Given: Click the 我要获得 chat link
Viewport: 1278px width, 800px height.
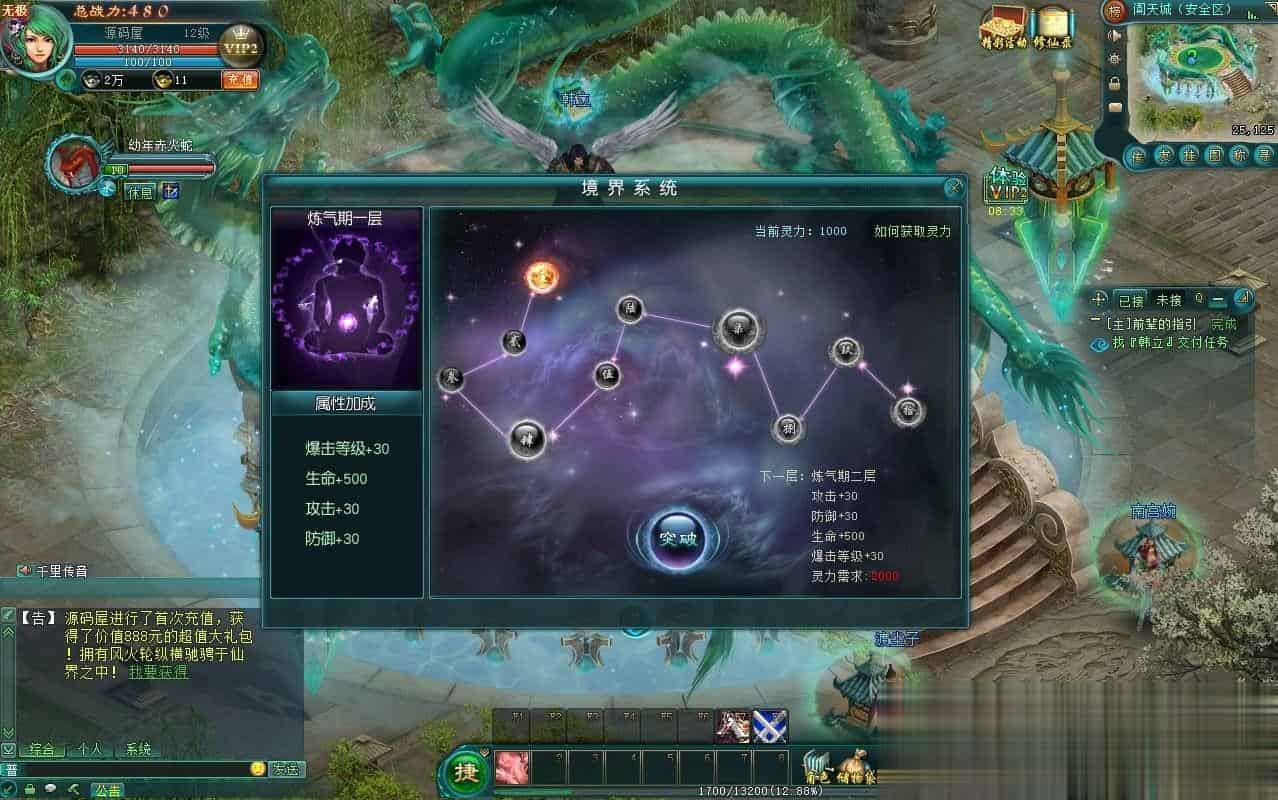Looking at the screenshot, I should click(x=157, y=672).
